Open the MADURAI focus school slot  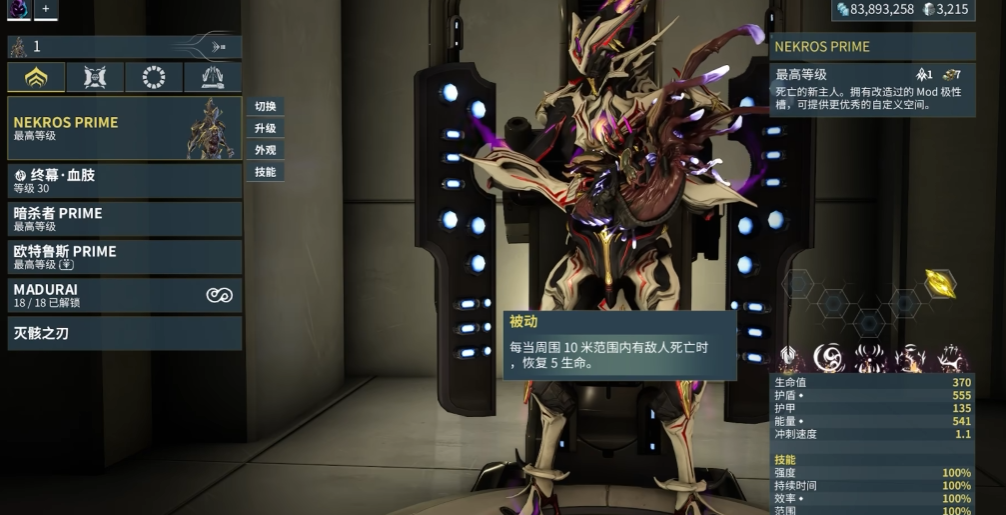point(124,294)
